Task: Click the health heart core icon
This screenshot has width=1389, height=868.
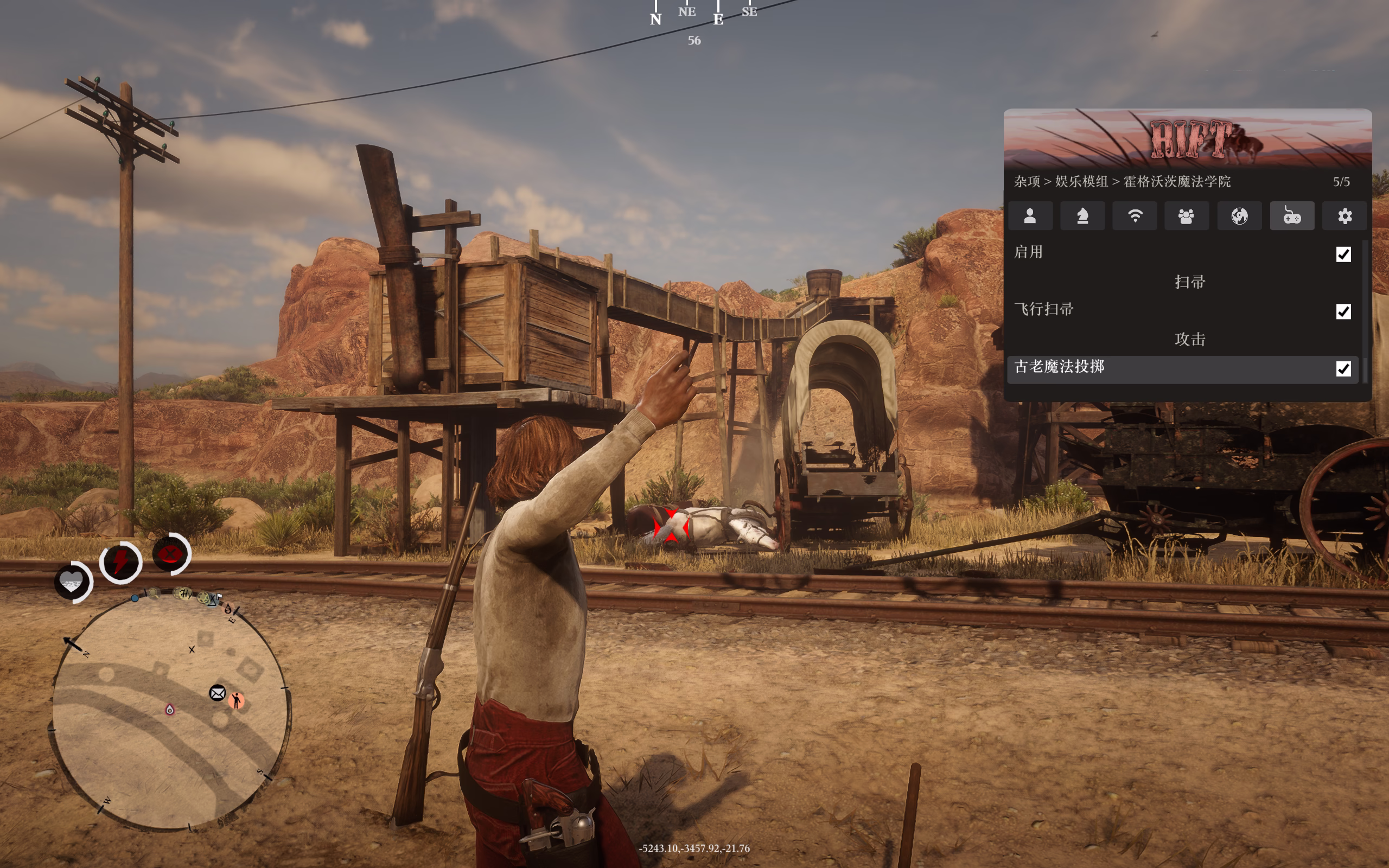Action: pos(72,582)
